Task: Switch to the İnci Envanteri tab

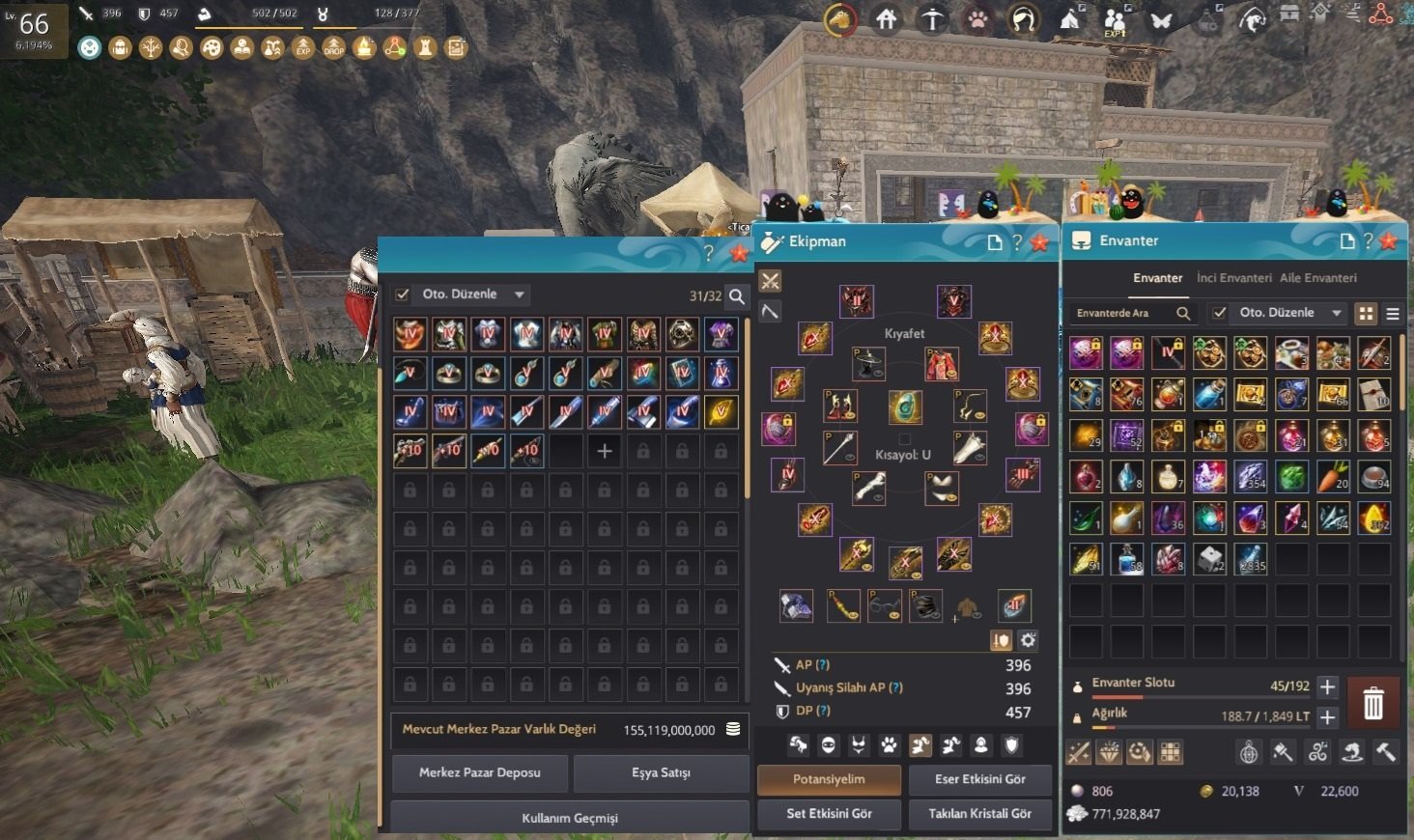Action: (x=1233, y=278)
